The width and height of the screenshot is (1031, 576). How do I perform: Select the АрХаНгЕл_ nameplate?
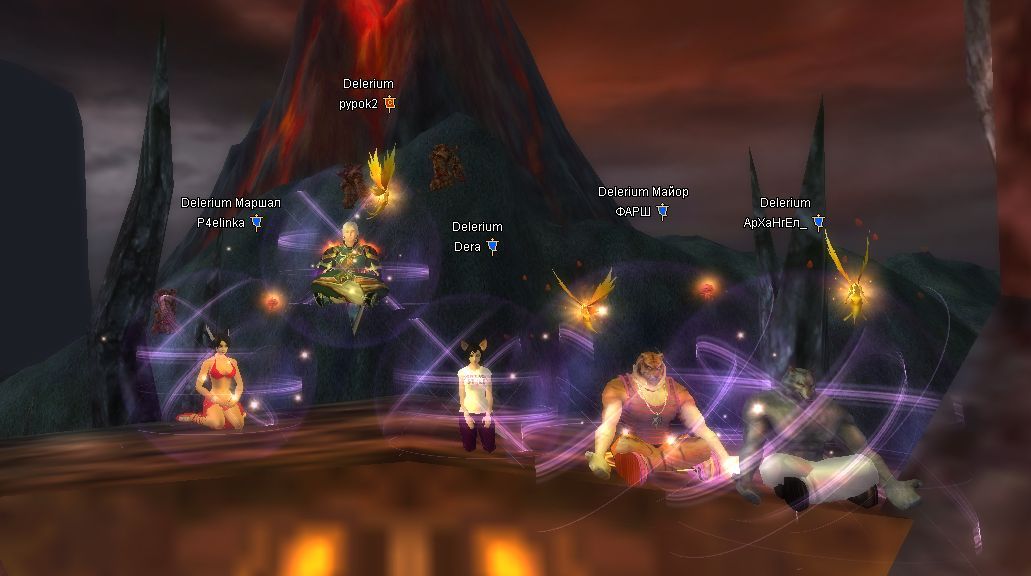775,222
